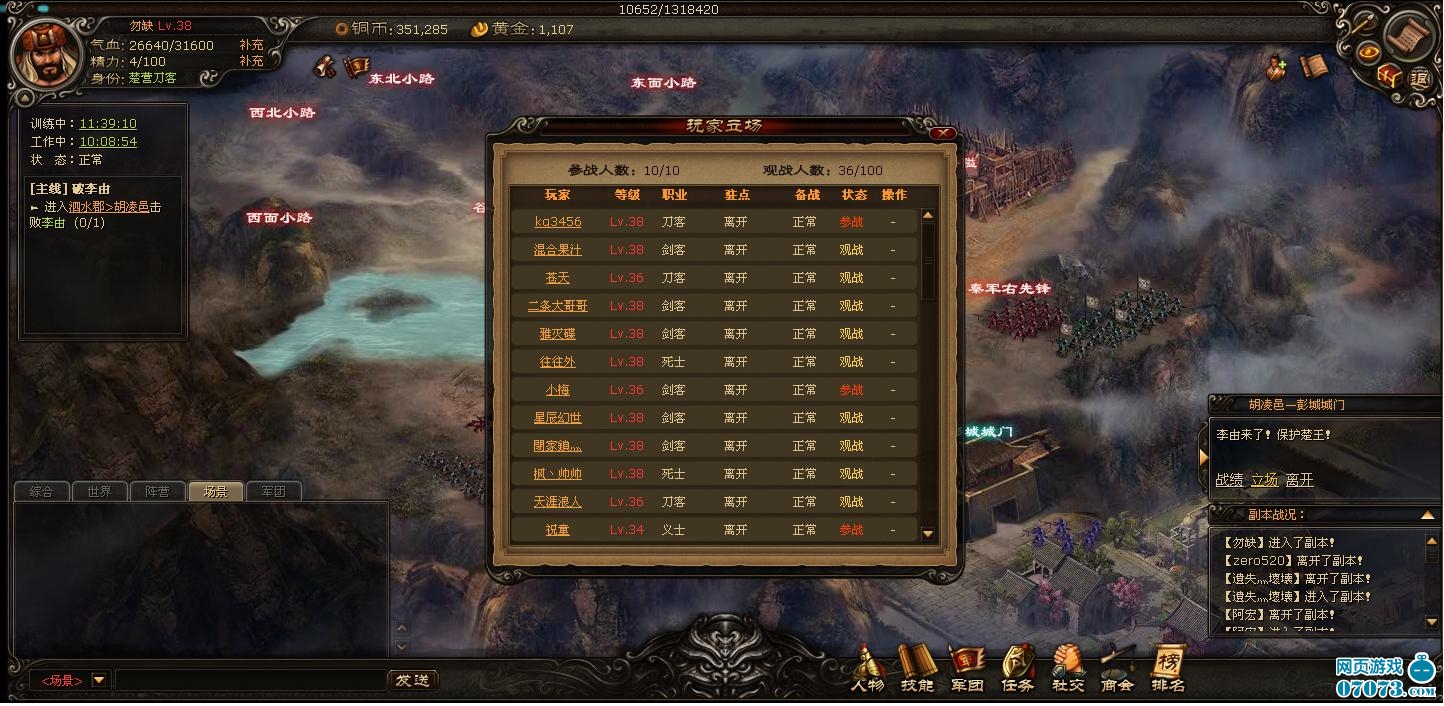Open the 商会 guild shop menu
1444x706 pixels.
[x=1117, y=670]
